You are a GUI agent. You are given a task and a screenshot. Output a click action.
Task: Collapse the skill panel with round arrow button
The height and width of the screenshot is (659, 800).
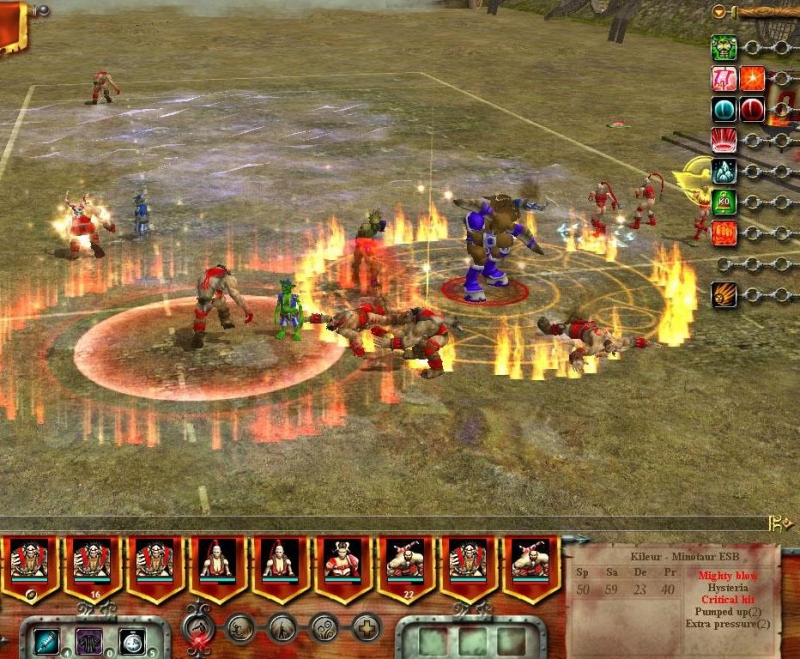[719, 12]
